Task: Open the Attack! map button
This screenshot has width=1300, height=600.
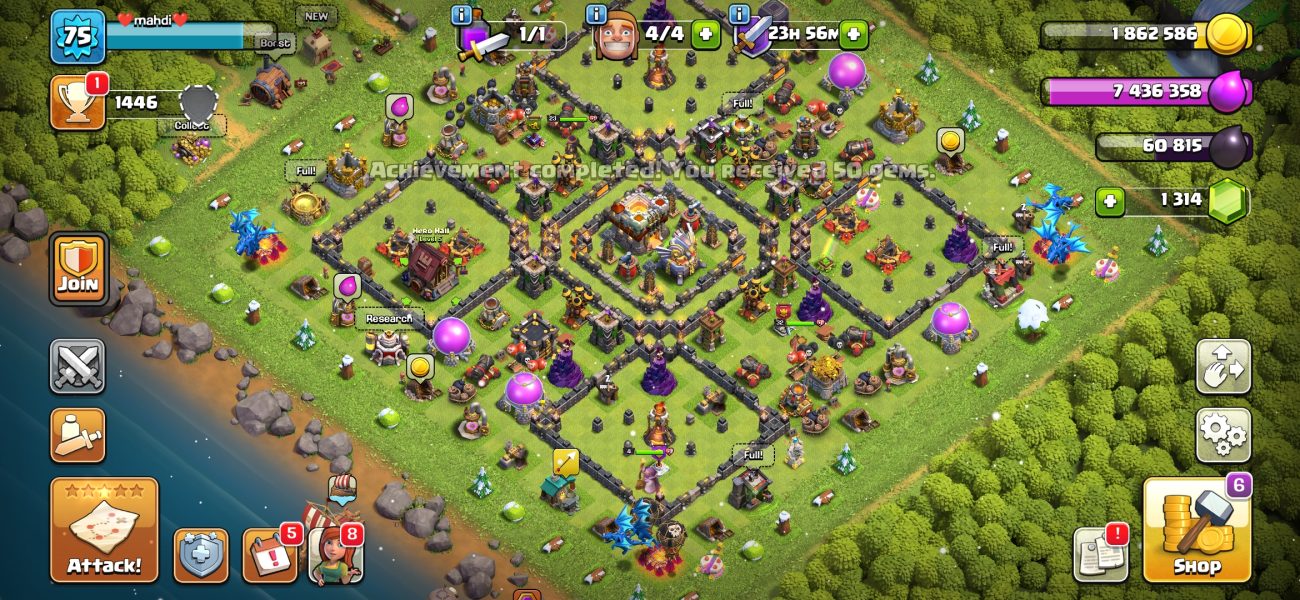Action: coord(104,531)
